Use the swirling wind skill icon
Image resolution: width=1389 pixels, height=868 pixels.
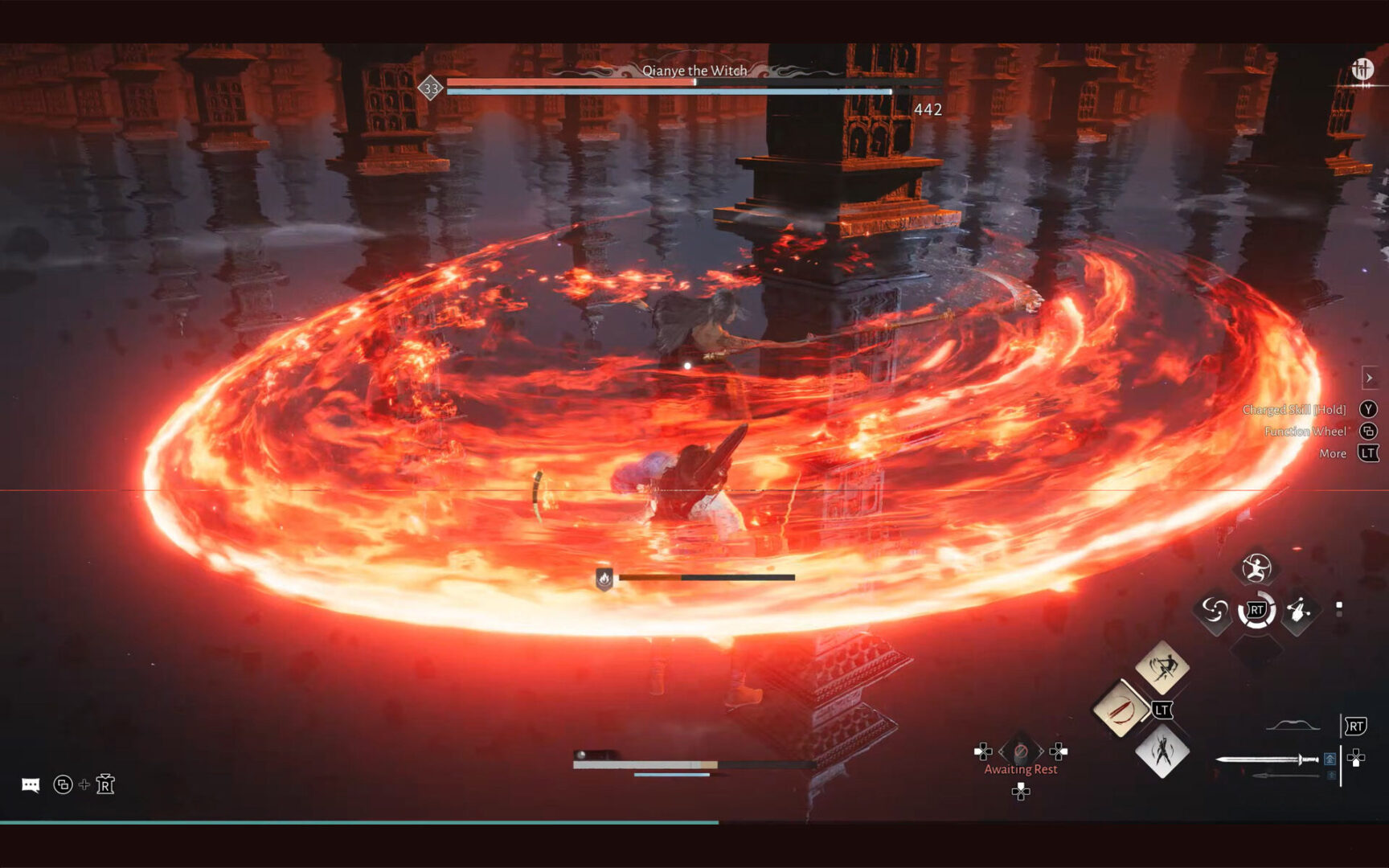tap(1214, 611)
